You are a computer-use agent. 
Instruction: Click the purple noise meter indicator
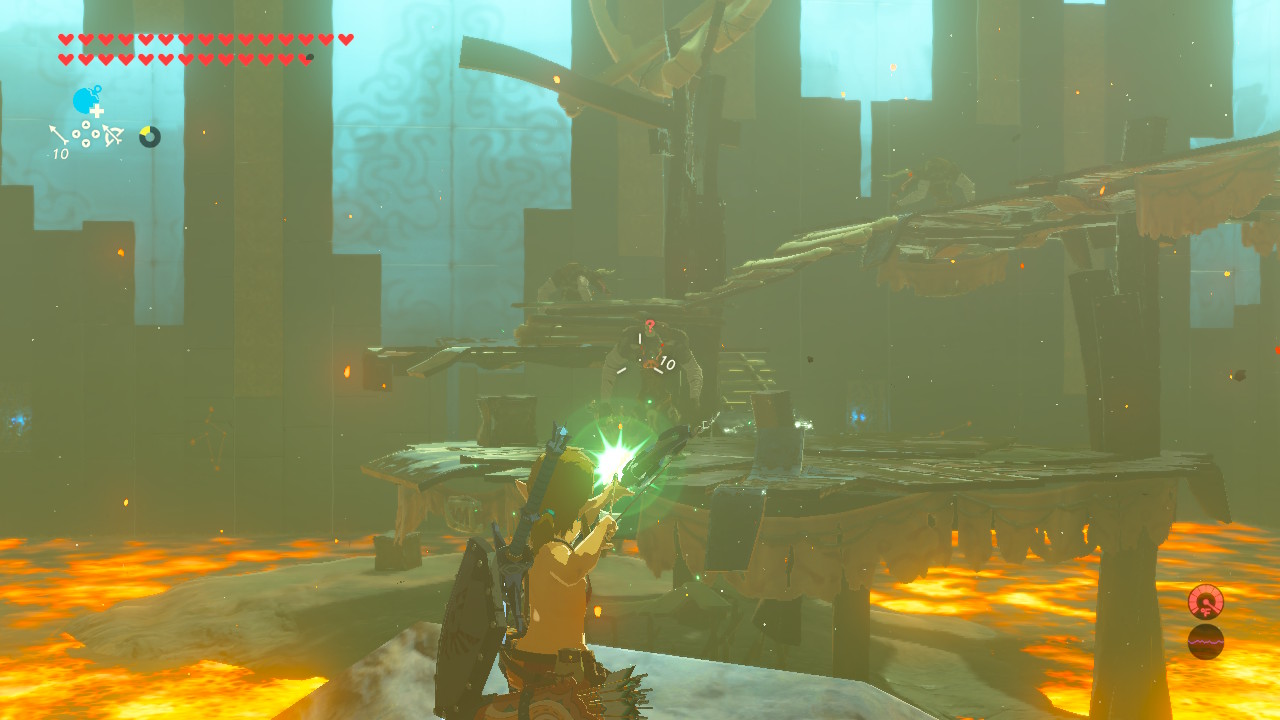pyautogui.click(x=1207, y=643)
